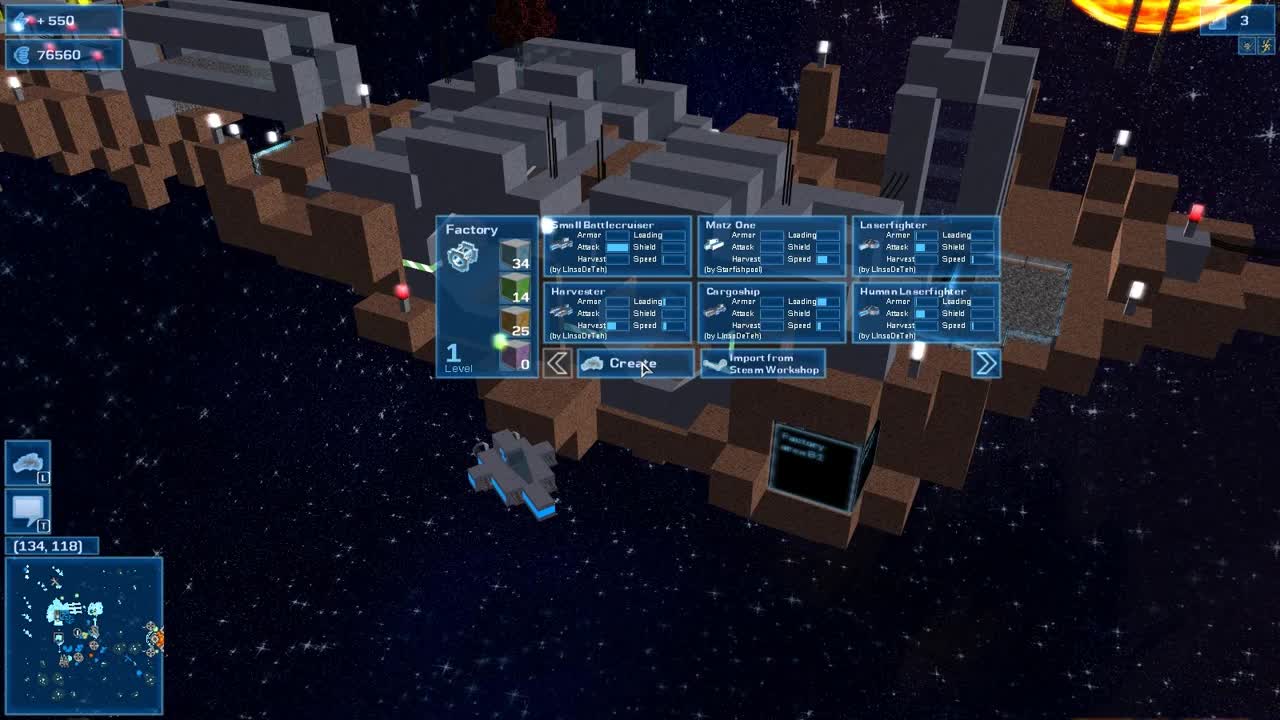Screen dimensions: 1280x720
Task: Click the Create ship button
Action: 635,363
